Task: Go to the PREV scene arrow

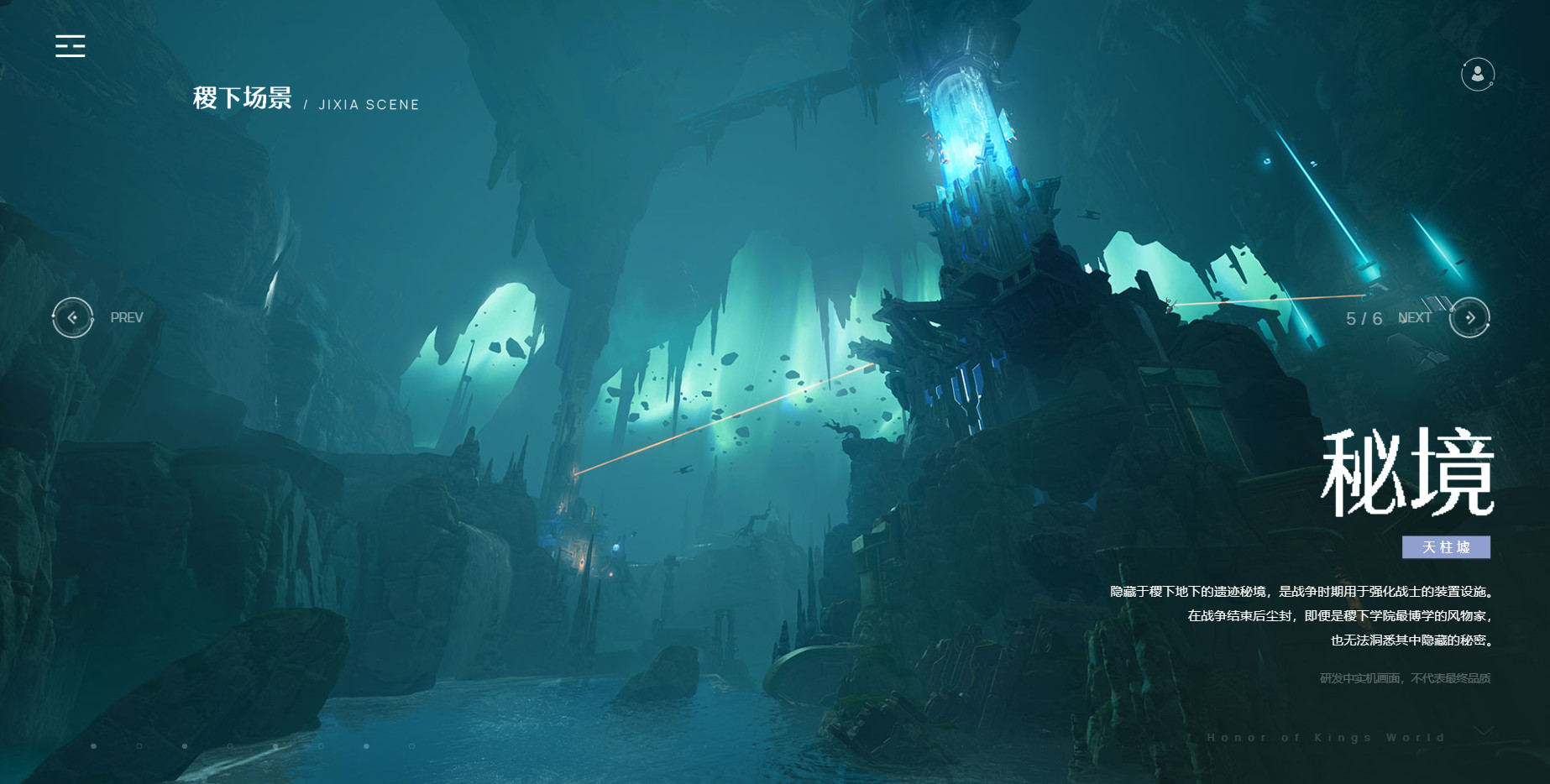Action: [73, 317]
